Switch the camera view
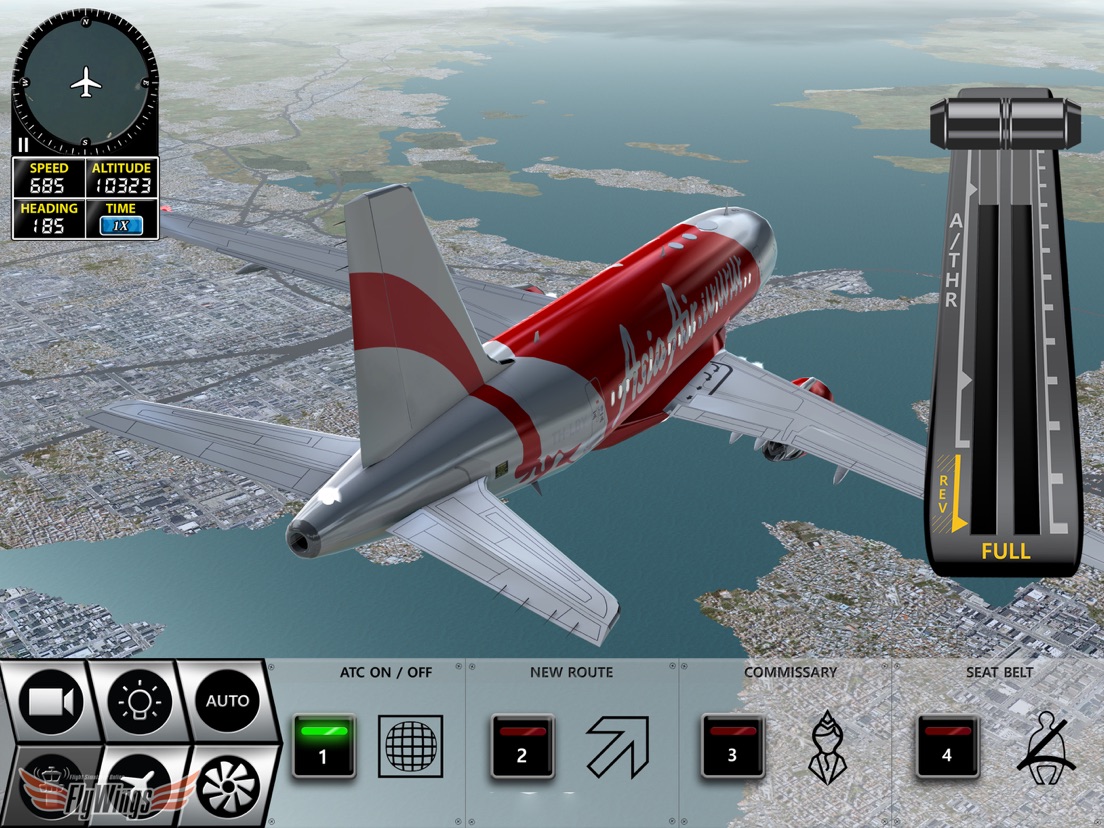 click(x=52, y=702)
